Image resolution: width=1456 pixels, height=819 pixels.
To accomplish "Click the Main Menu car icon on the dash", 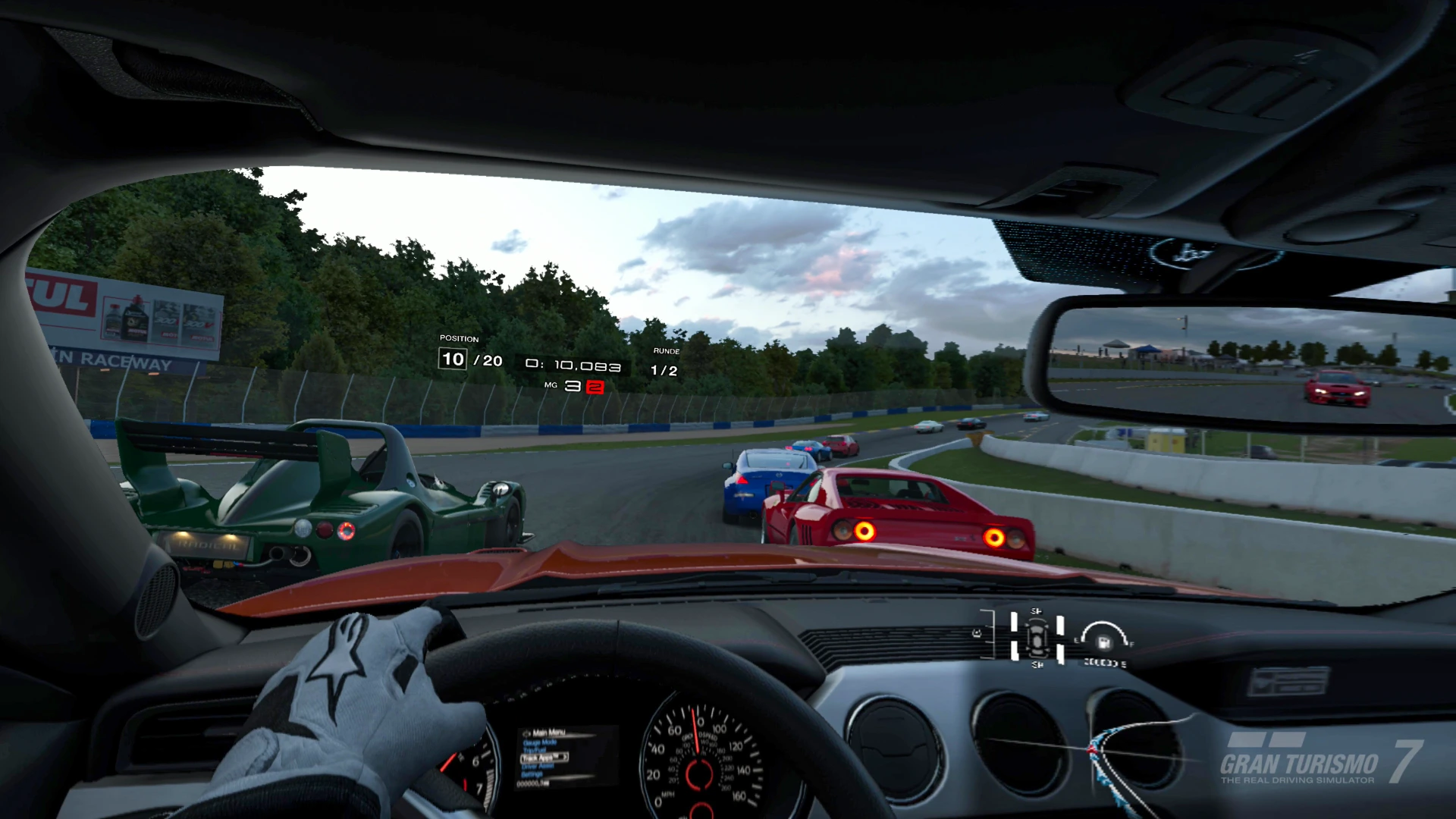I will point(526,733).
